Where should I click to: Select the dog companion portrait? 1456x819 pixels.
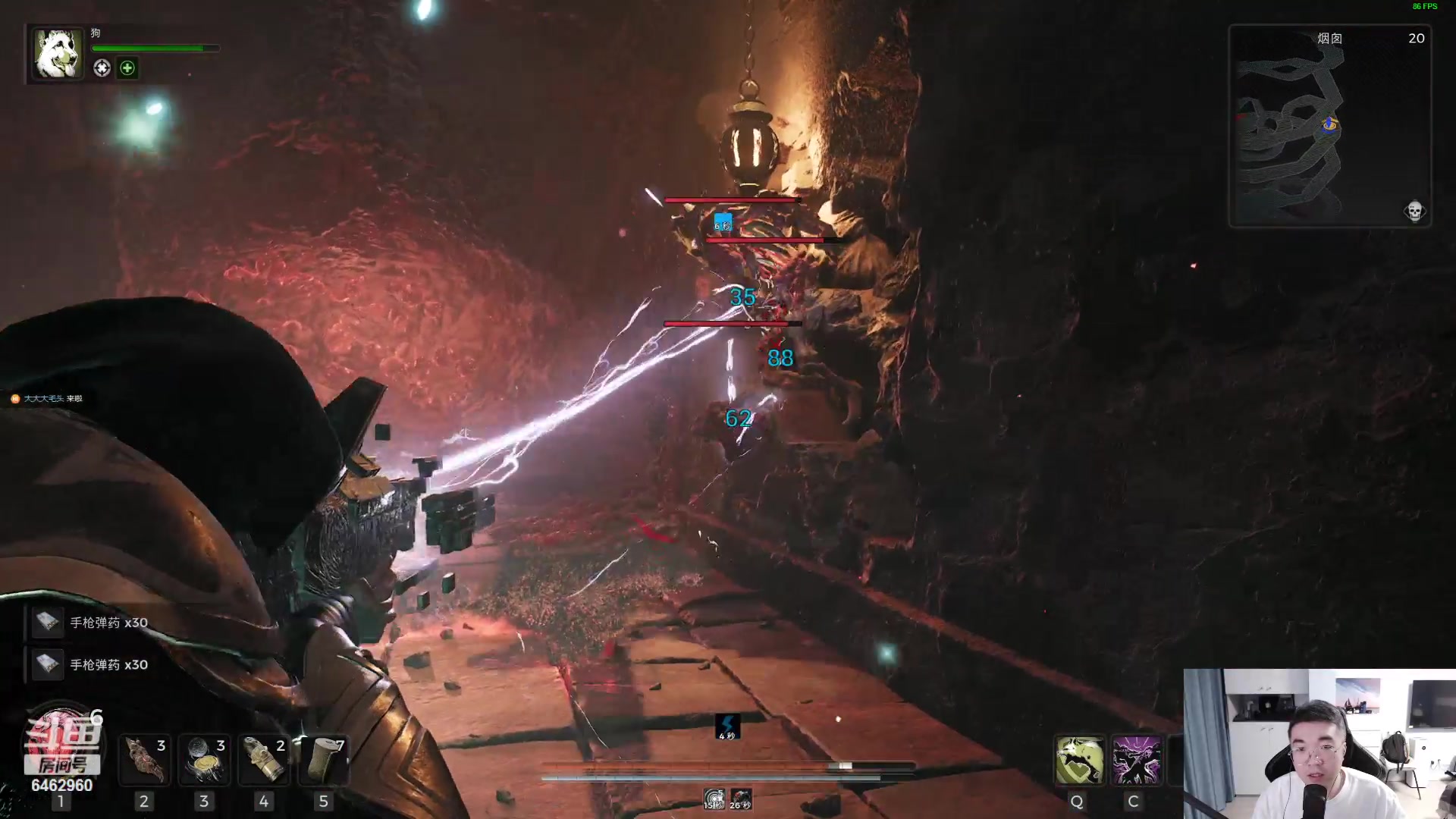[57, 53]
